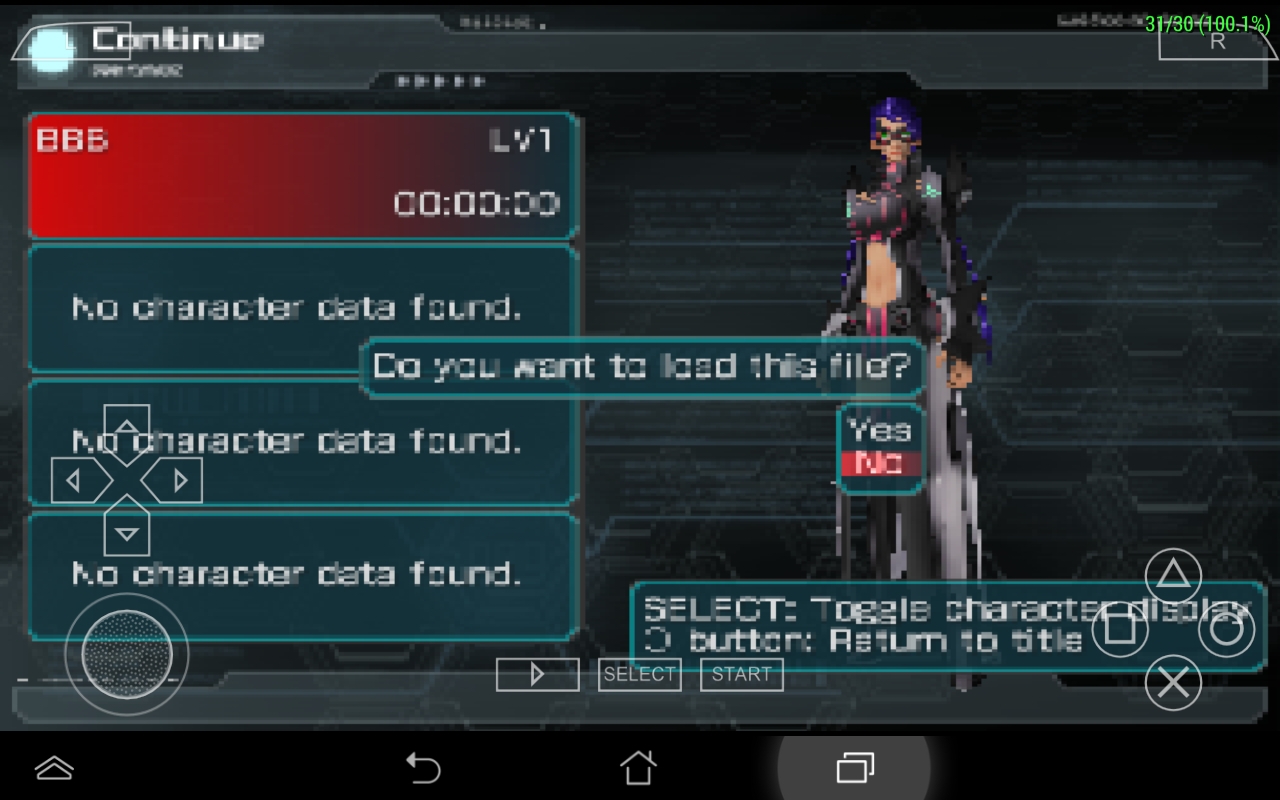Choose Yes to load the file
This screenshot has width=1280, height=800.
pos(879,430)
